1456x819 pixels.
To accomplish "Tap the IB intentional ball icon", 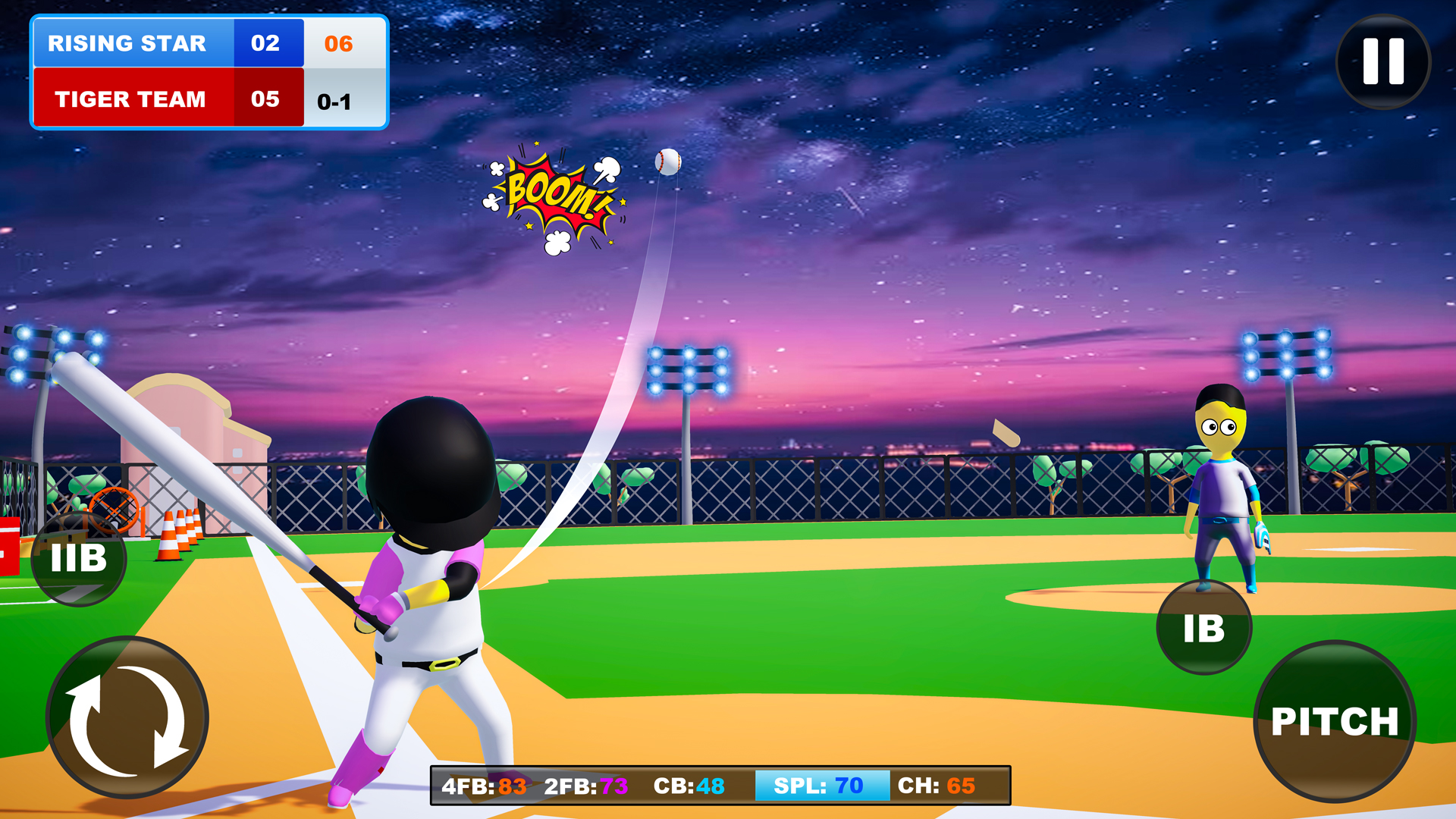I will pos(1204,627).
